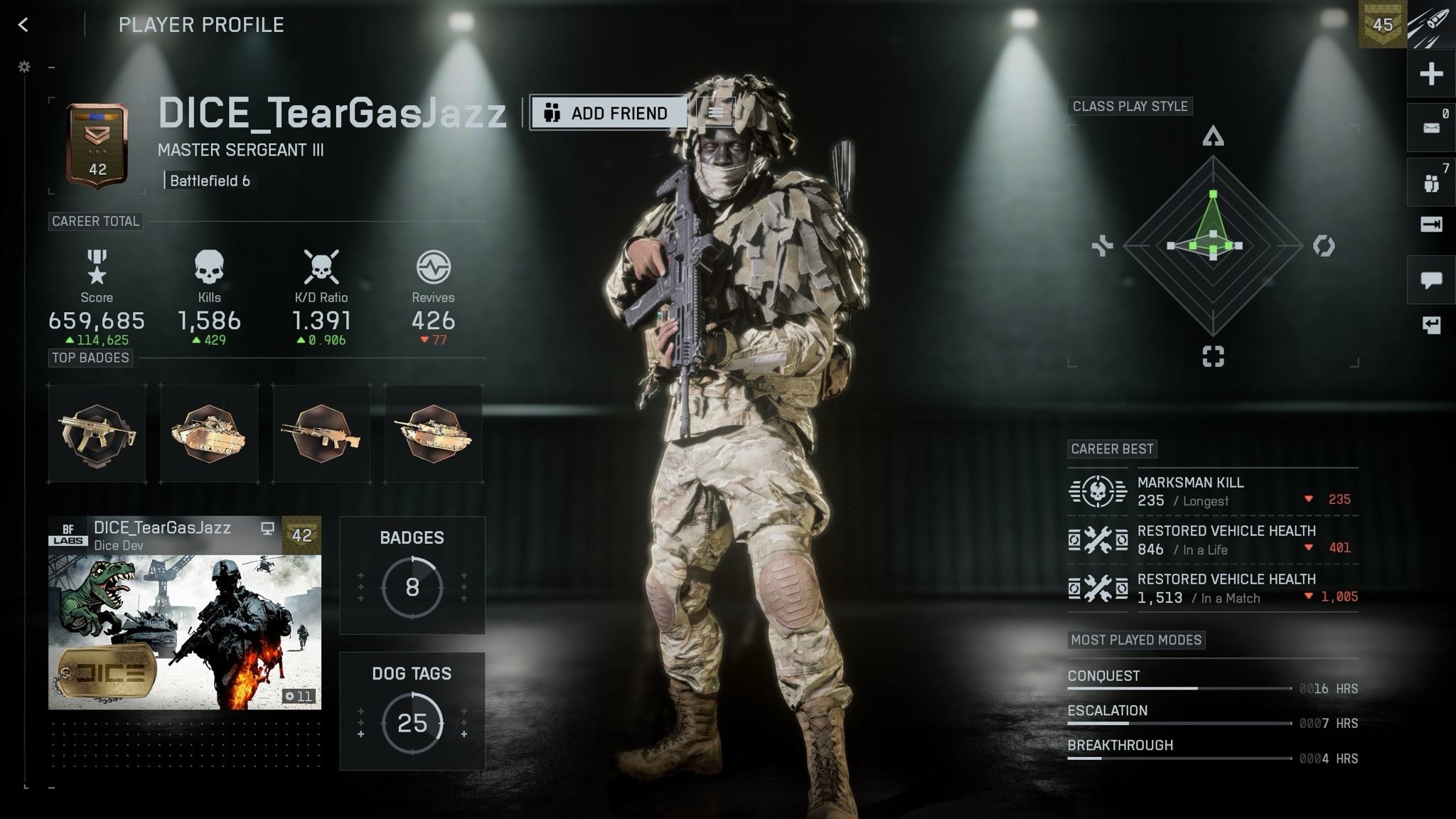View the DICE player card artwork
The height and width of the screenshot is (819, 1456).
[x=185, y=631]
